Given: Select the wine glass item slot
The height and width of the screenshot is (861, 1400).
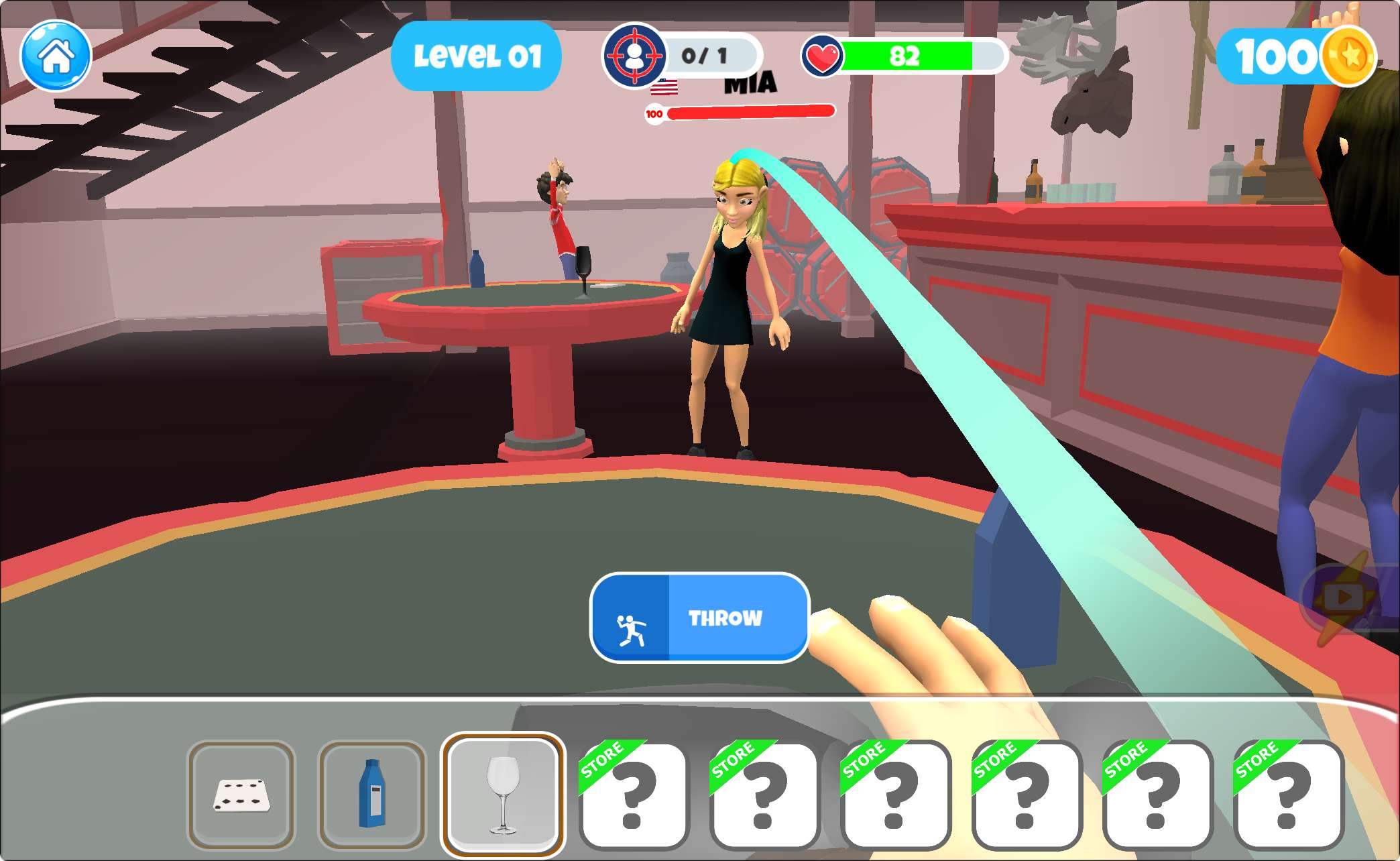Looking at the screenshot, I should (503, 795).
